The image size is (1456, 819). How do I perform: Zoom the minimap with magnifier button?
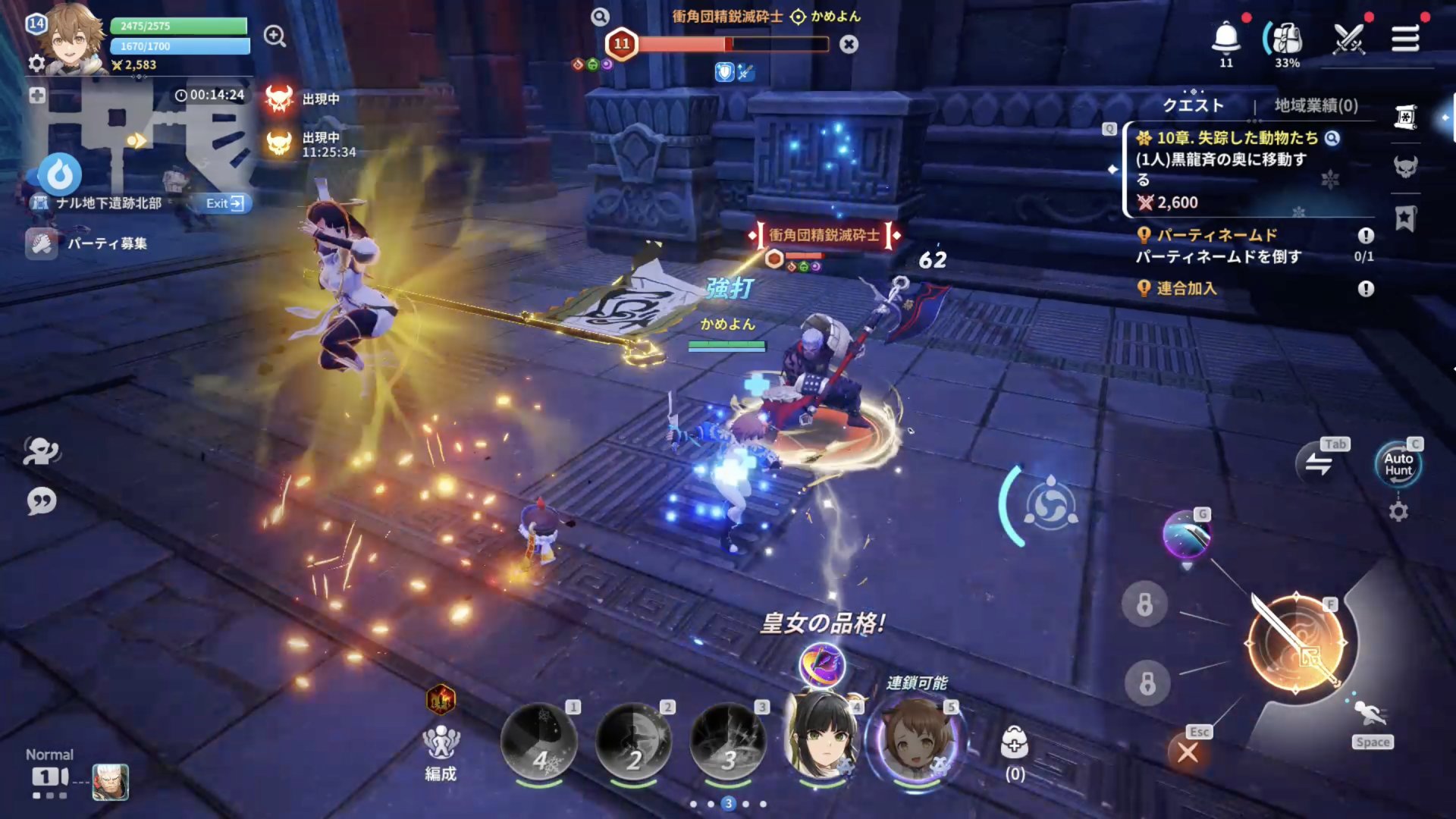pos(275,36)
